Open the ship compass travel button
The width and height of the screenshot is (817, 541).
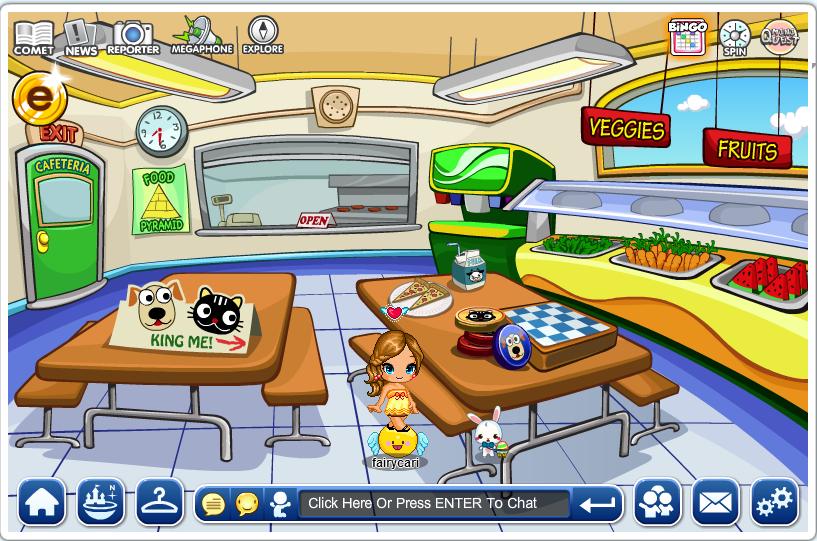click(101, 503)
